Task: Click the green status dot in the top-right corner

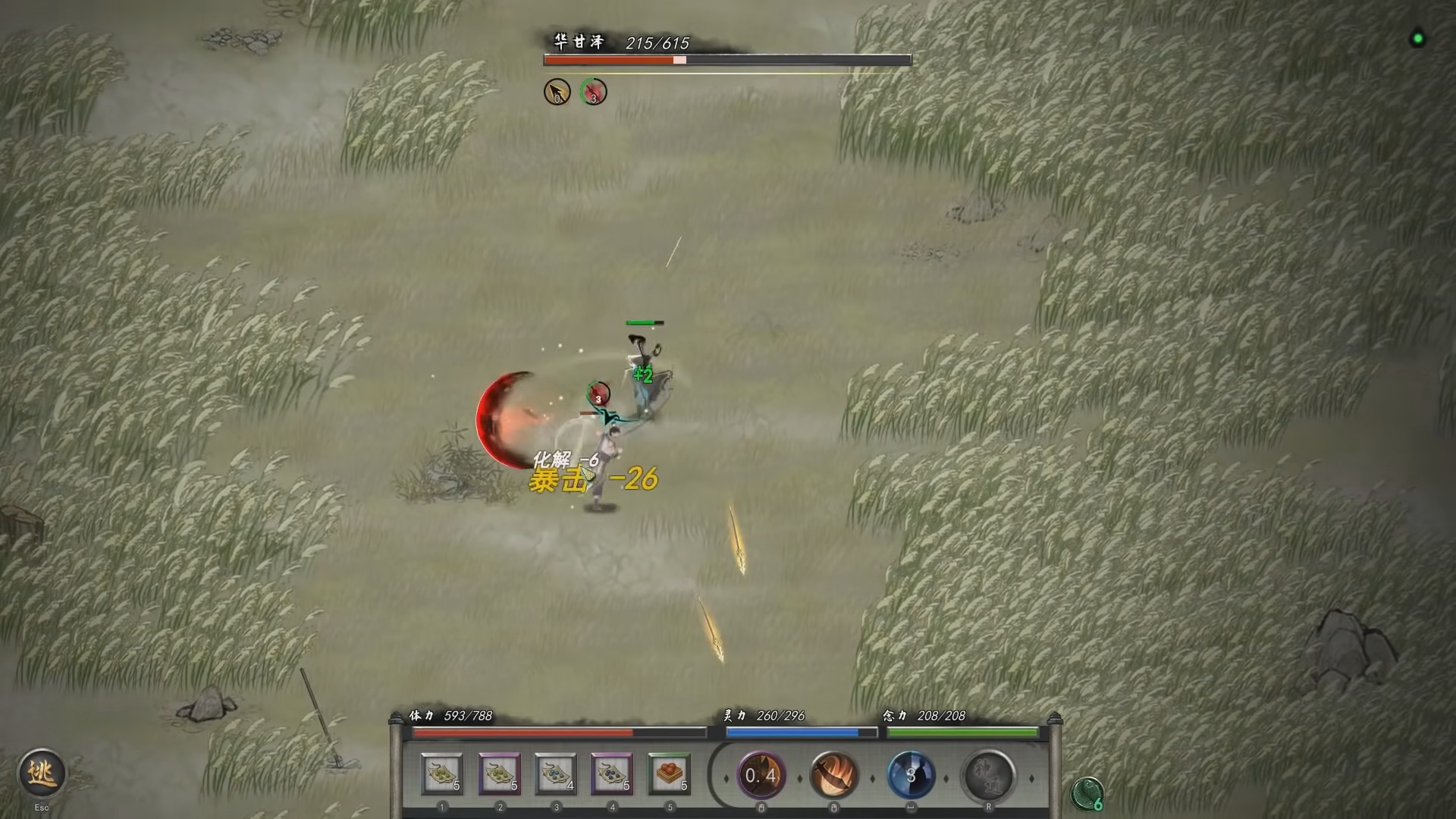Action: click(x=1417, y=39)
